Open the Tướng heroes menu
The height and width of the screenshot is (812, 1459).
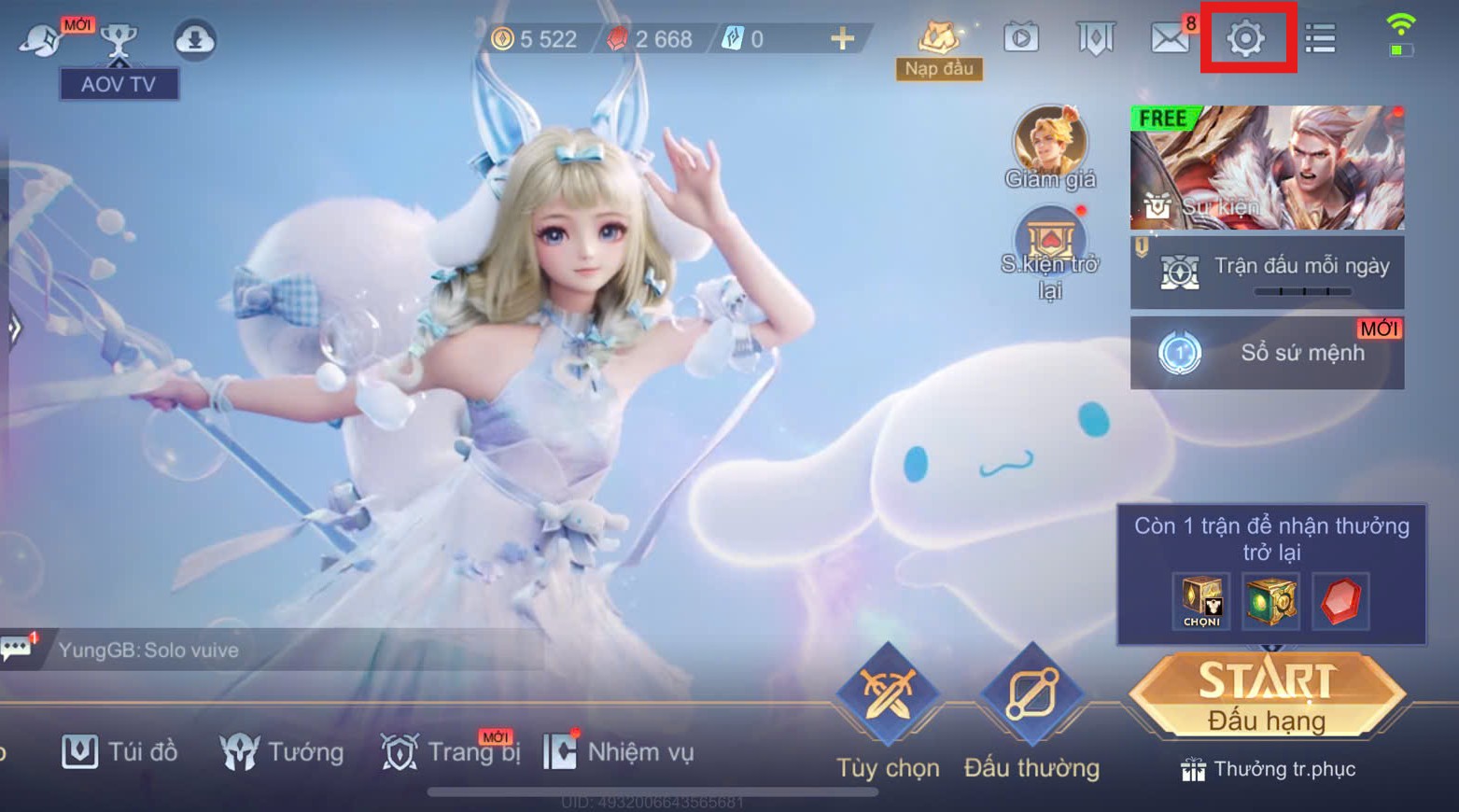282,751
